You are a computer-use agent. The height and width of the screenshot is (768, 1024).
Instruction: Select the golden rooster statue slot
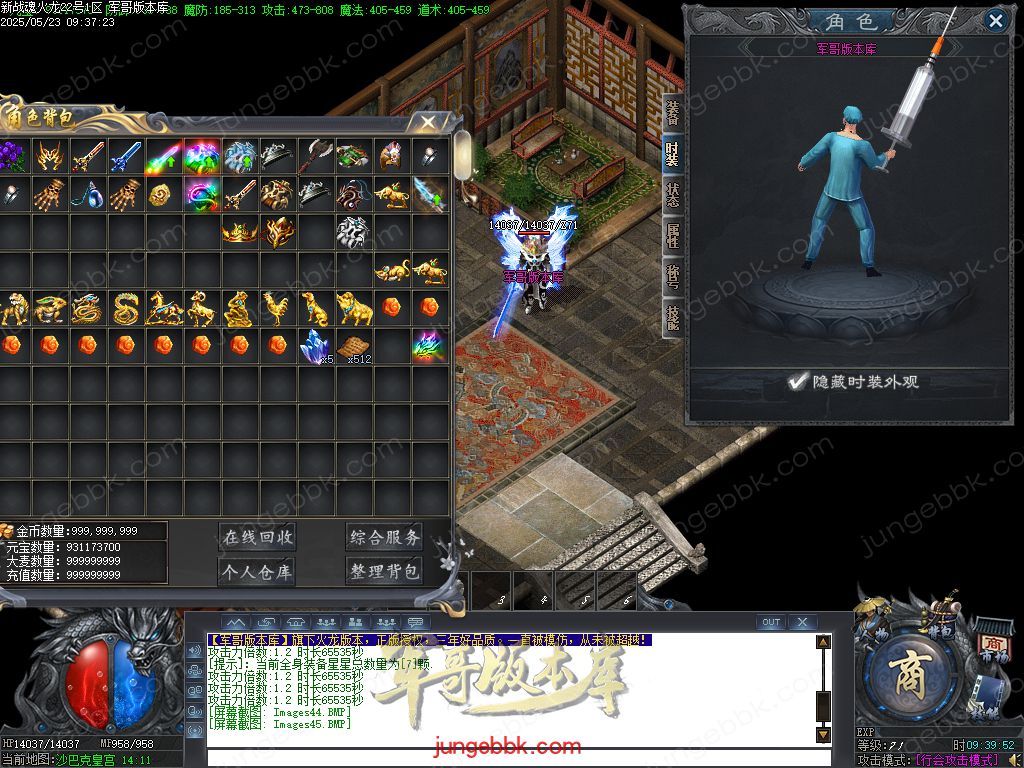[276, 308]
